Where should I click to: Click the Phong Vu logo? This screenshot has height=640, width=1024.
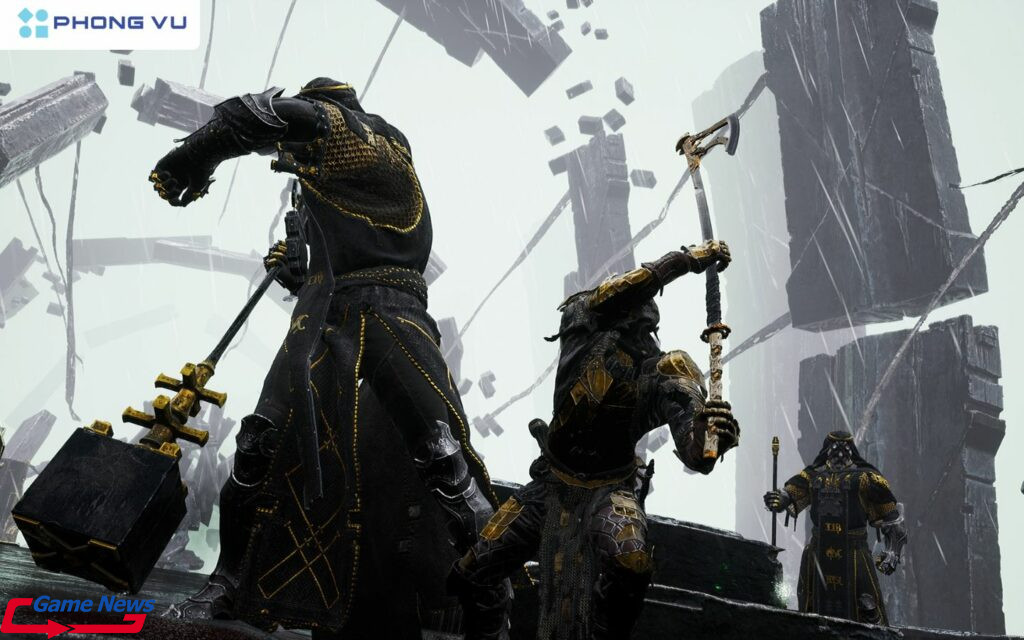coord(101,23)
